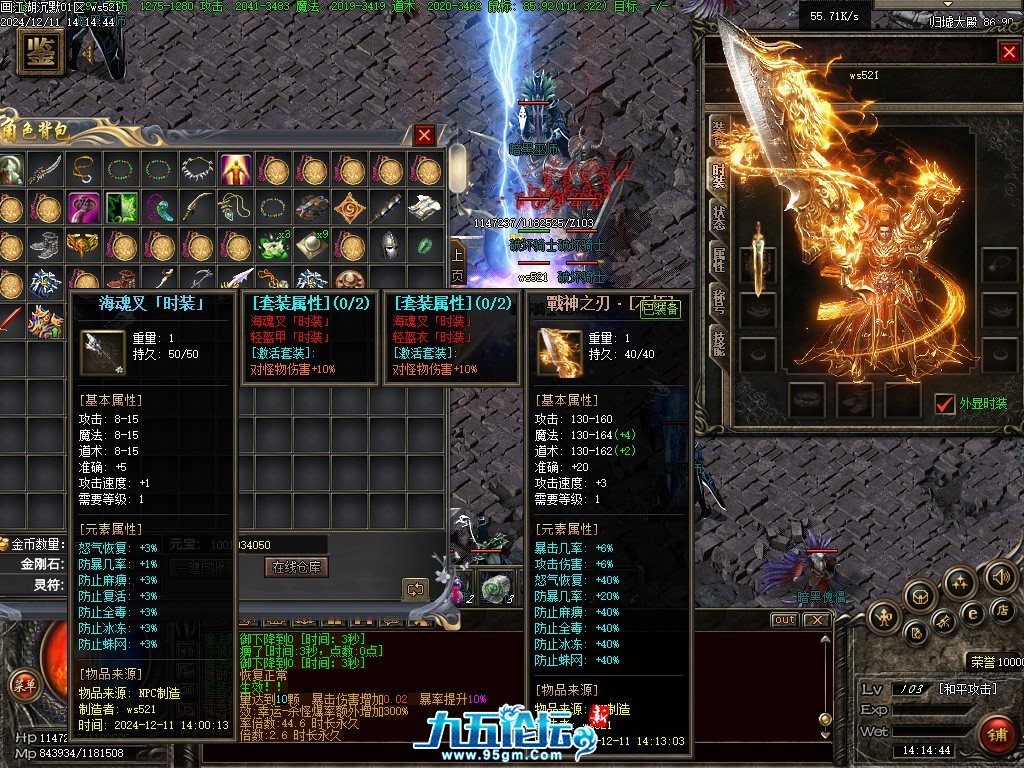1024x768 pixels.
Task: Close the character backpack window
Action: coord(425,135)
